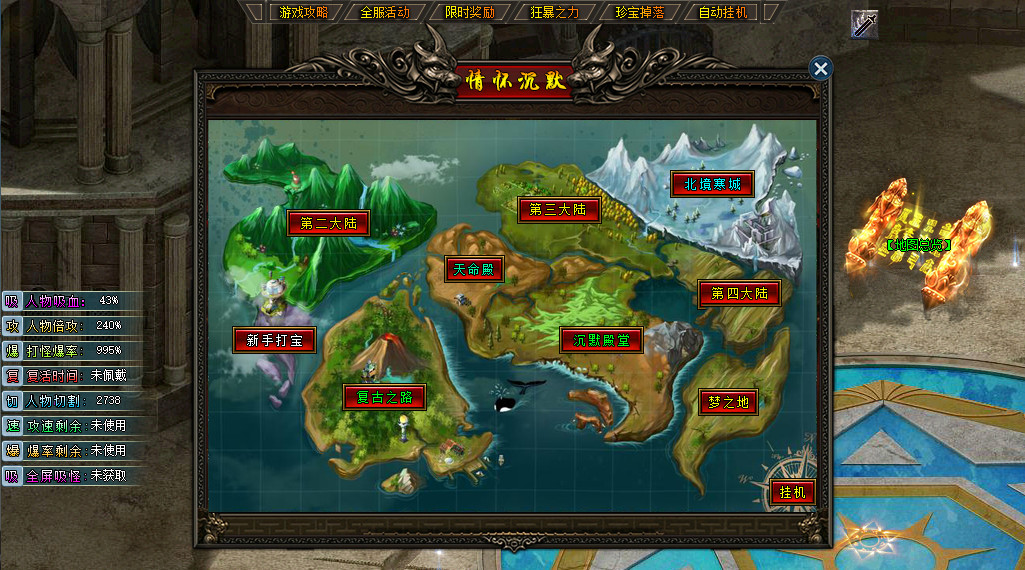Enter the 天命殿 map location
Image resolution: width=1025 pixels, height=570 pixels.
[x=474, y=269]
